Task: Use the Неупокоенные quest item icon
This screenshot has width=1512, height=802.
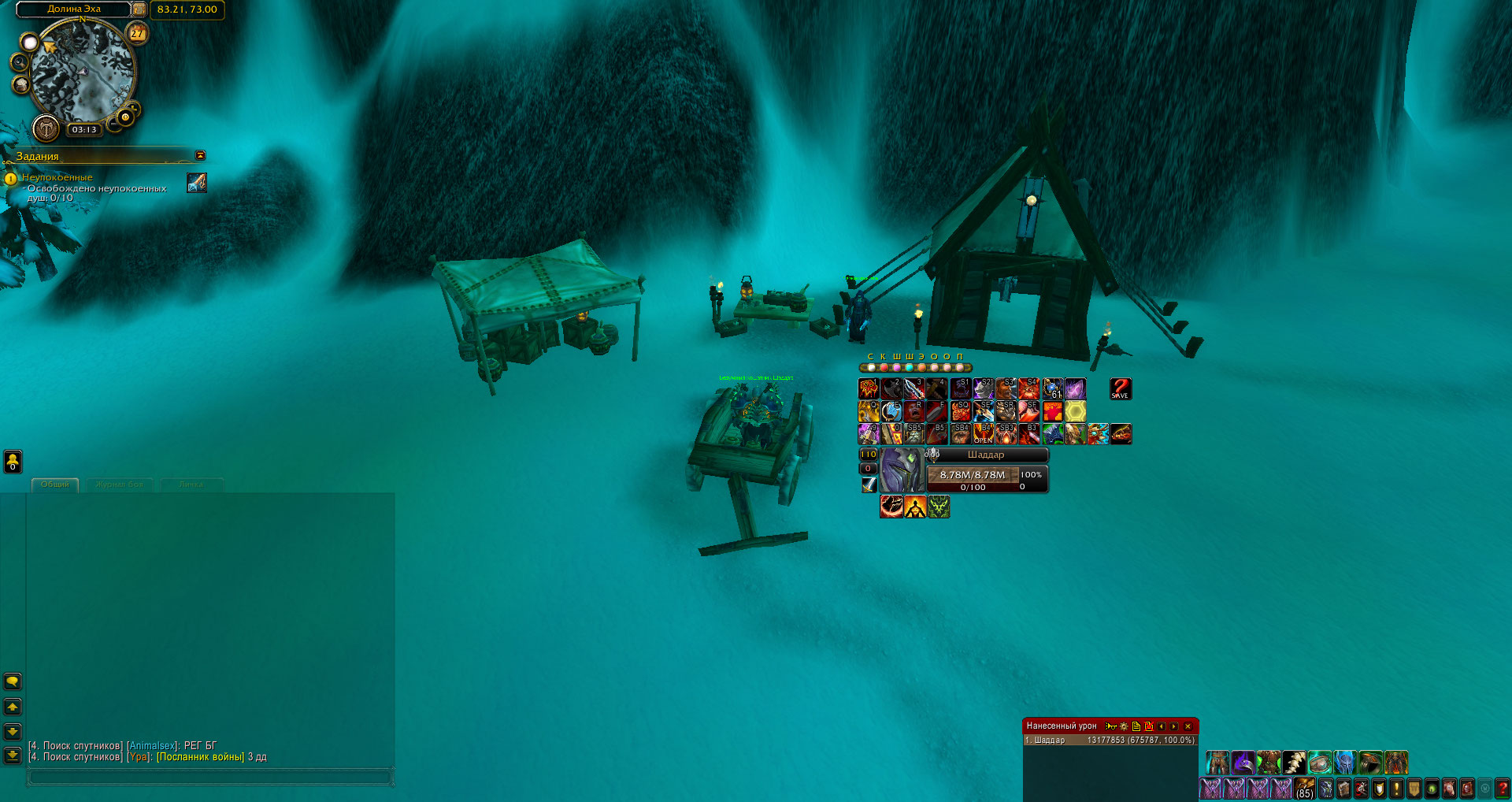Action: (197, 183)
